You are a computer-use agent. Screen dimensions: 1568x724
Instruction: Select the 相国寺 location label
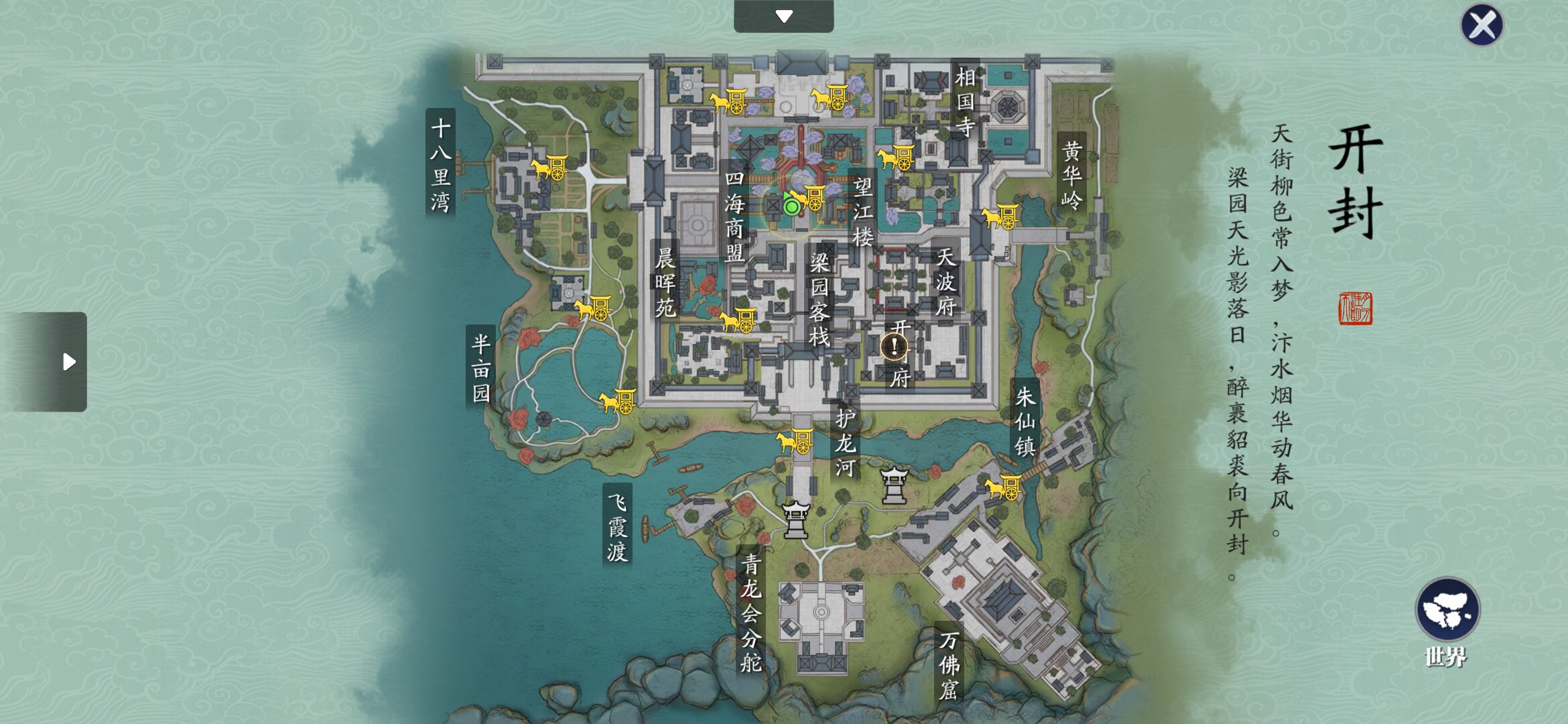coord(965,101)
